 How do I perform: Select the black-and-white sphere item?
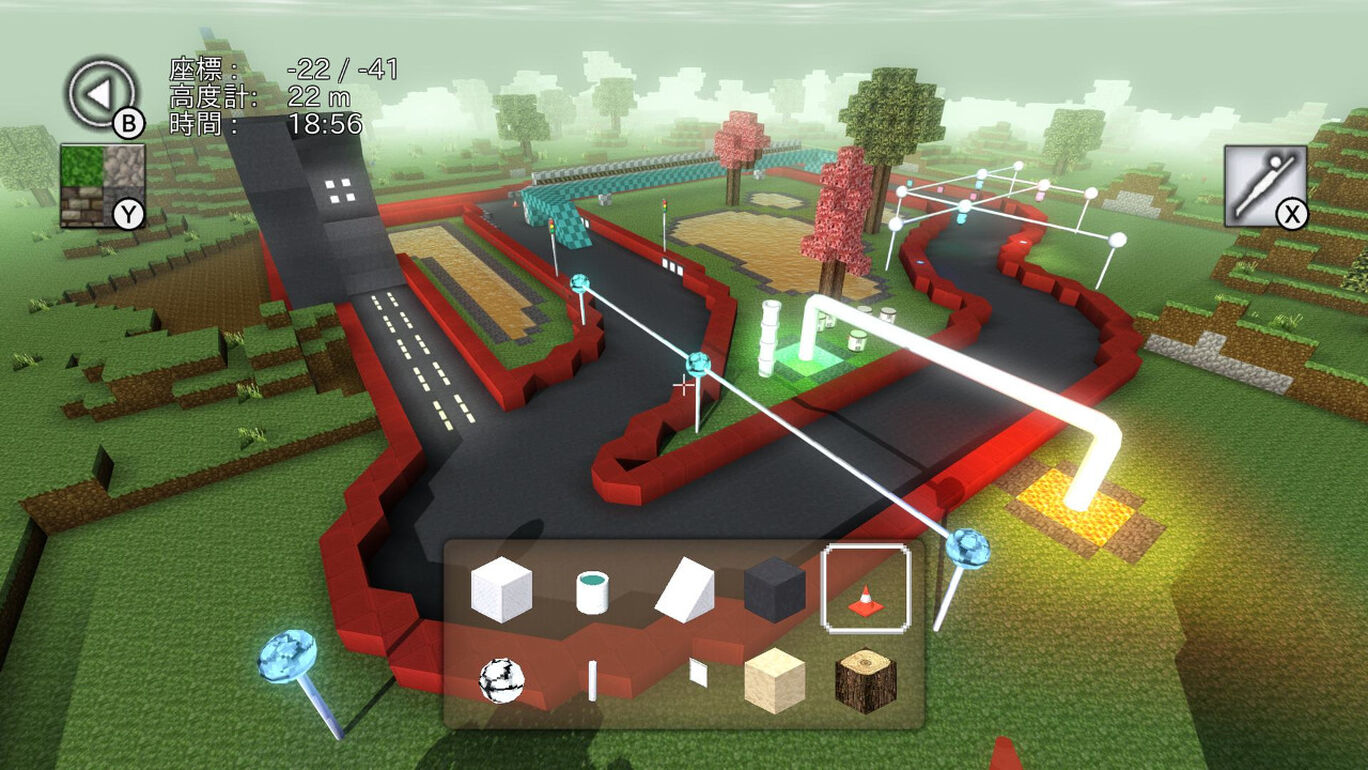point(501,680)
